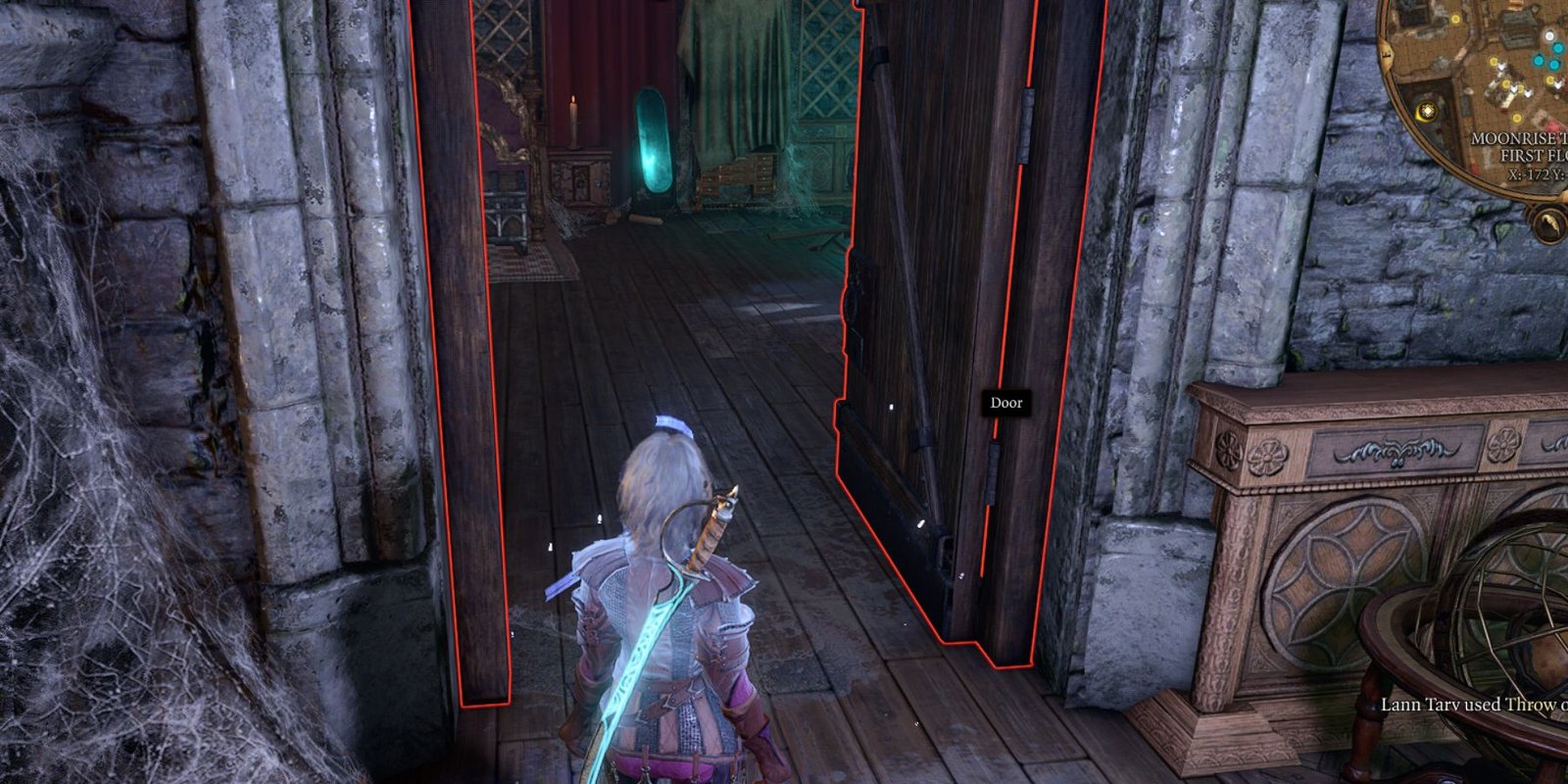Click the round button below the minimap
This screenshot has height=784, width=1568.
click(1550, 226)
